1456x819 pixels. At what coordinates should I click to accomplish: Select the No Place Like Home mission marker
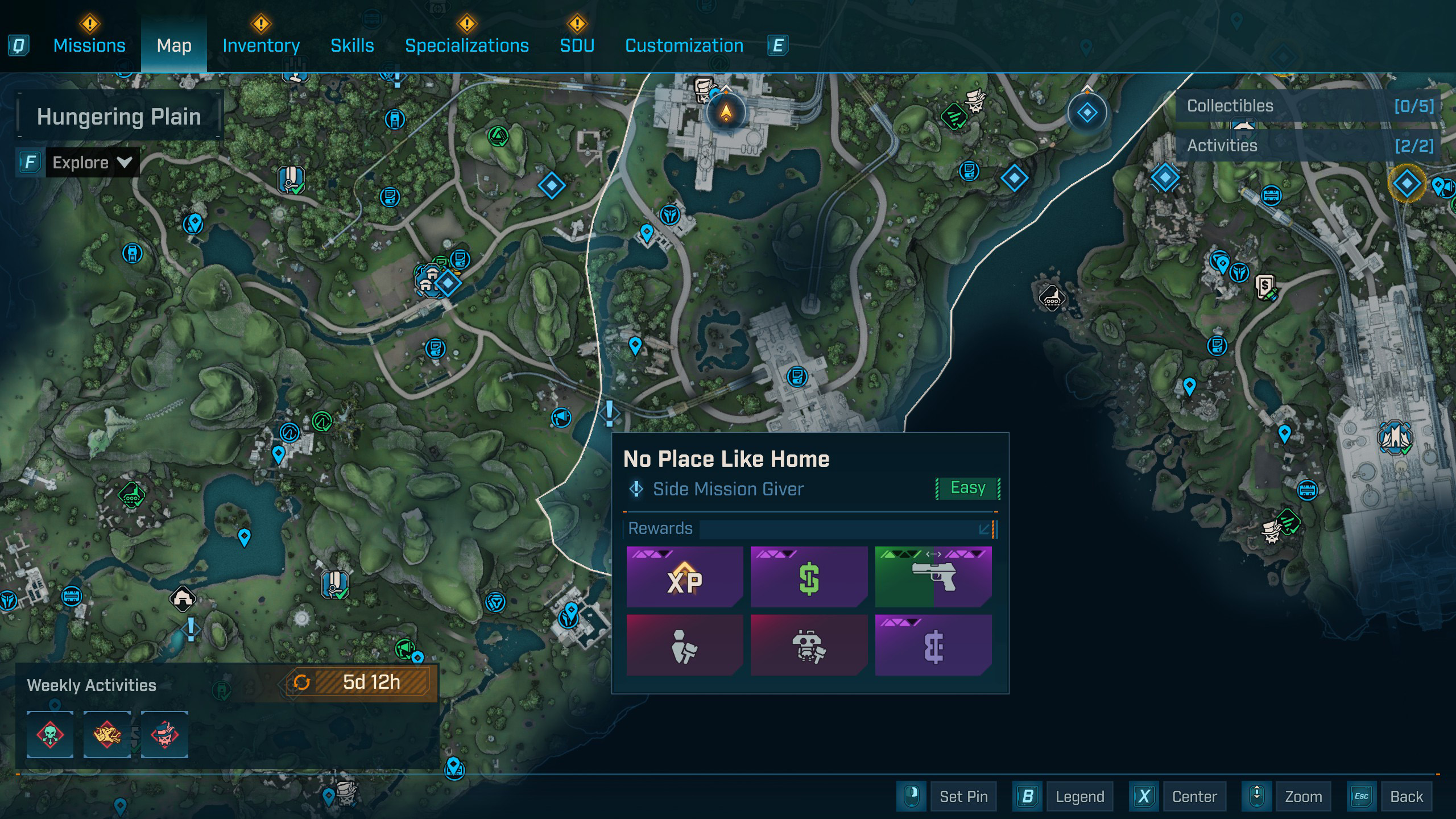coord(609,413)
